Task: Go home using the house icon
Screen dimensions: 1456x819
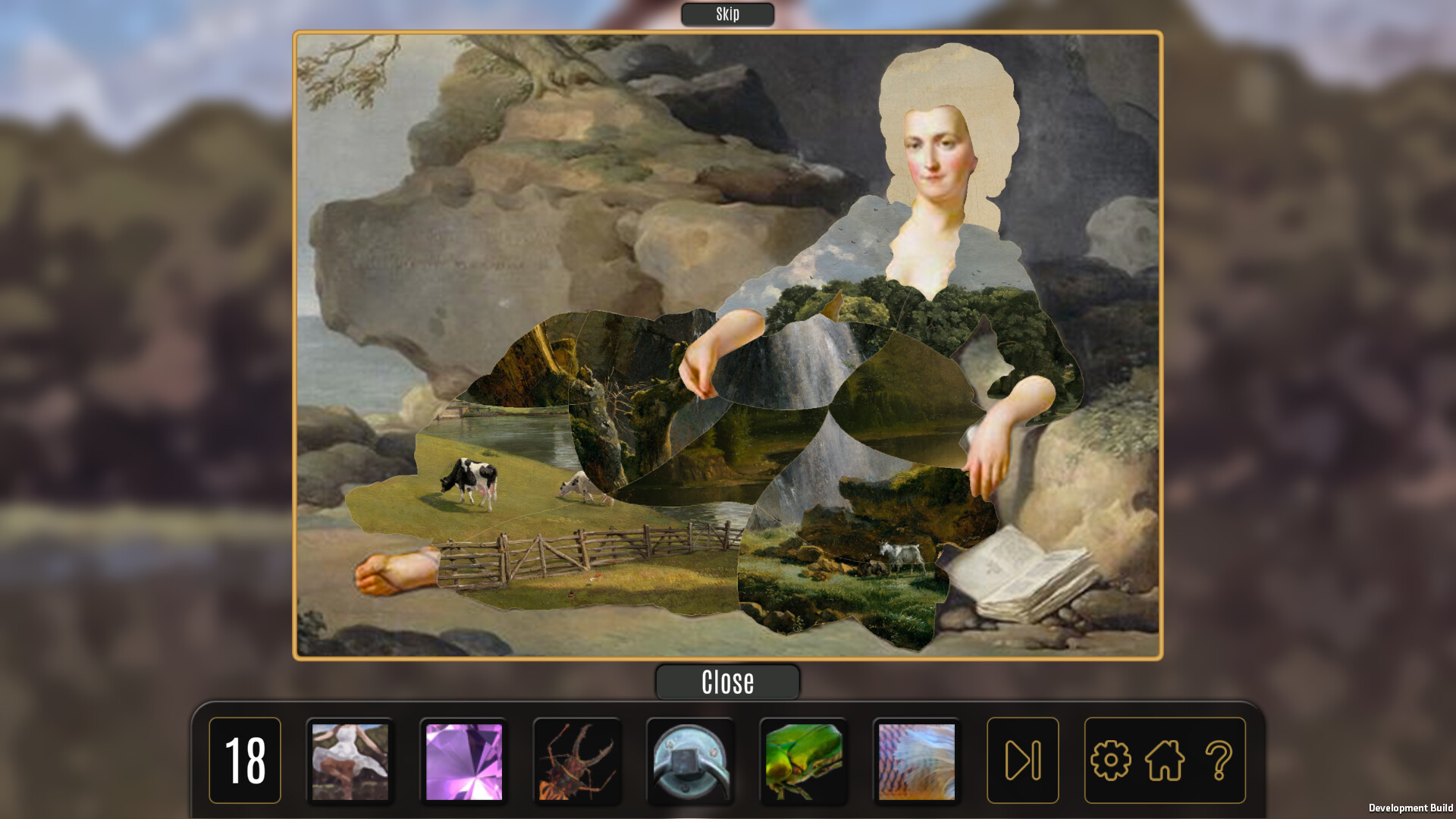Action: (1166, 759)
